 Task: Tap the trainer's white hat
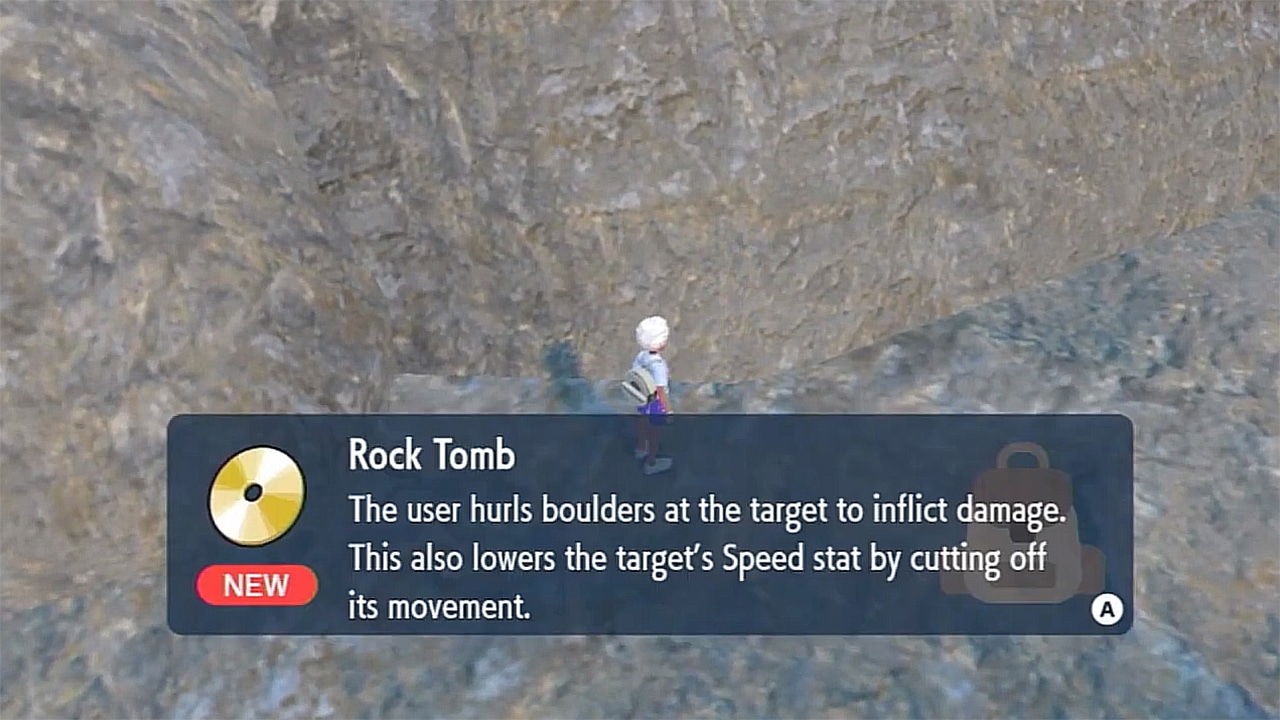pyautogui.click(x=650, y=330)
